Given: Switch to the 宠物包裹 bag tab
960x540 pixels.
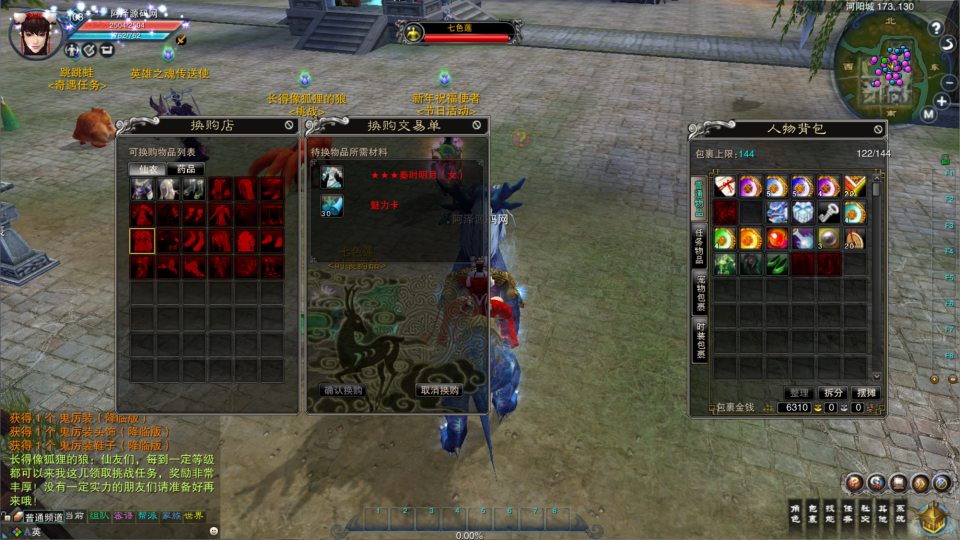Looking at the screenshot, I should (x=700, y=292).
